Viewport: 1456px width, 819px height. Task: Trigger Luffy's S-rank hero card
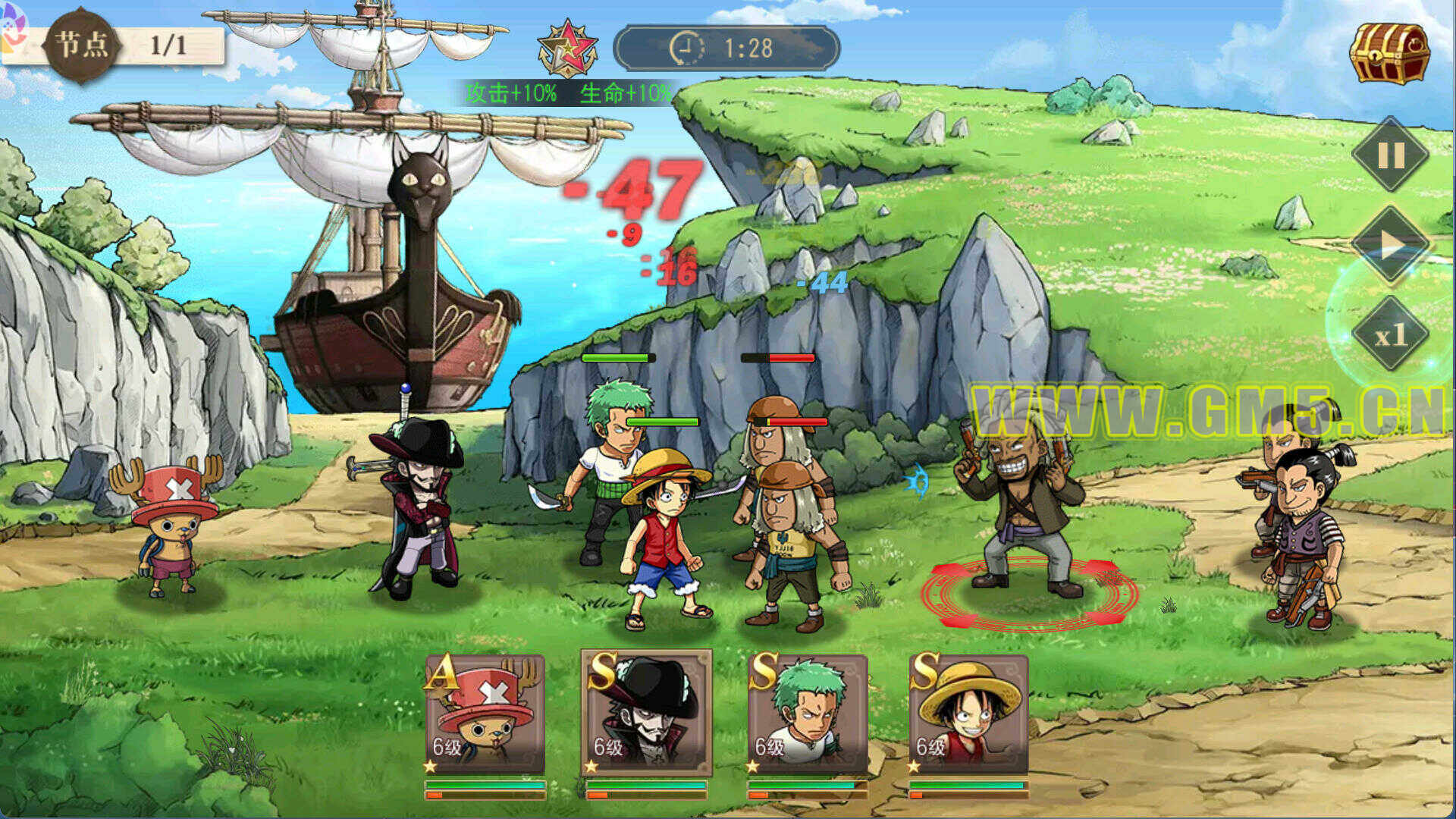(x=969, y=714)
